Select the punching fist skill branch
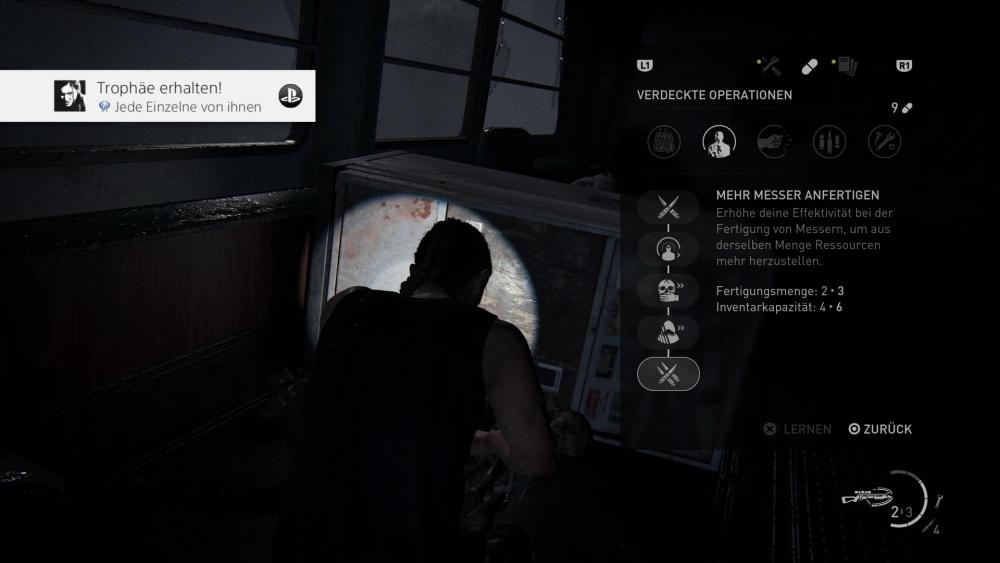 pyautogui.click(x=774, y=141)
